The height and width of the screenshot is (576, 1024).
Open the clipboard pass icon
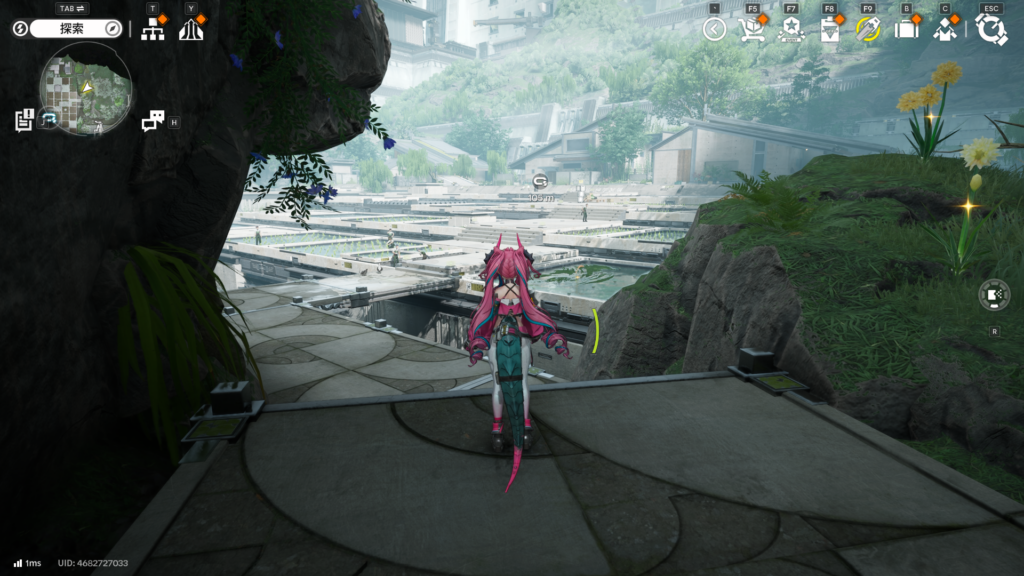pos(830,29)
